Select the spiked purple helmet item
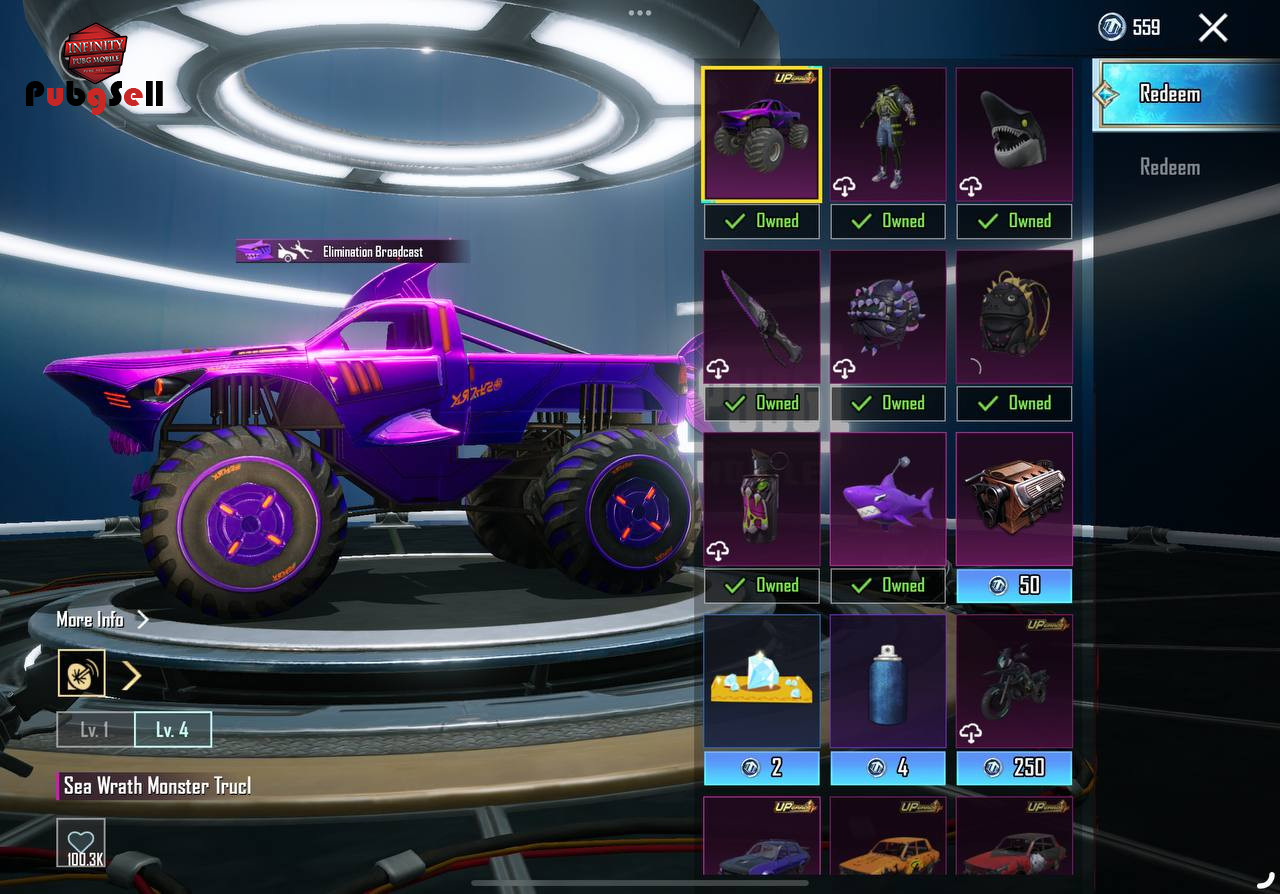Screen dimensions: 1280x894 [x=888, y=317]
